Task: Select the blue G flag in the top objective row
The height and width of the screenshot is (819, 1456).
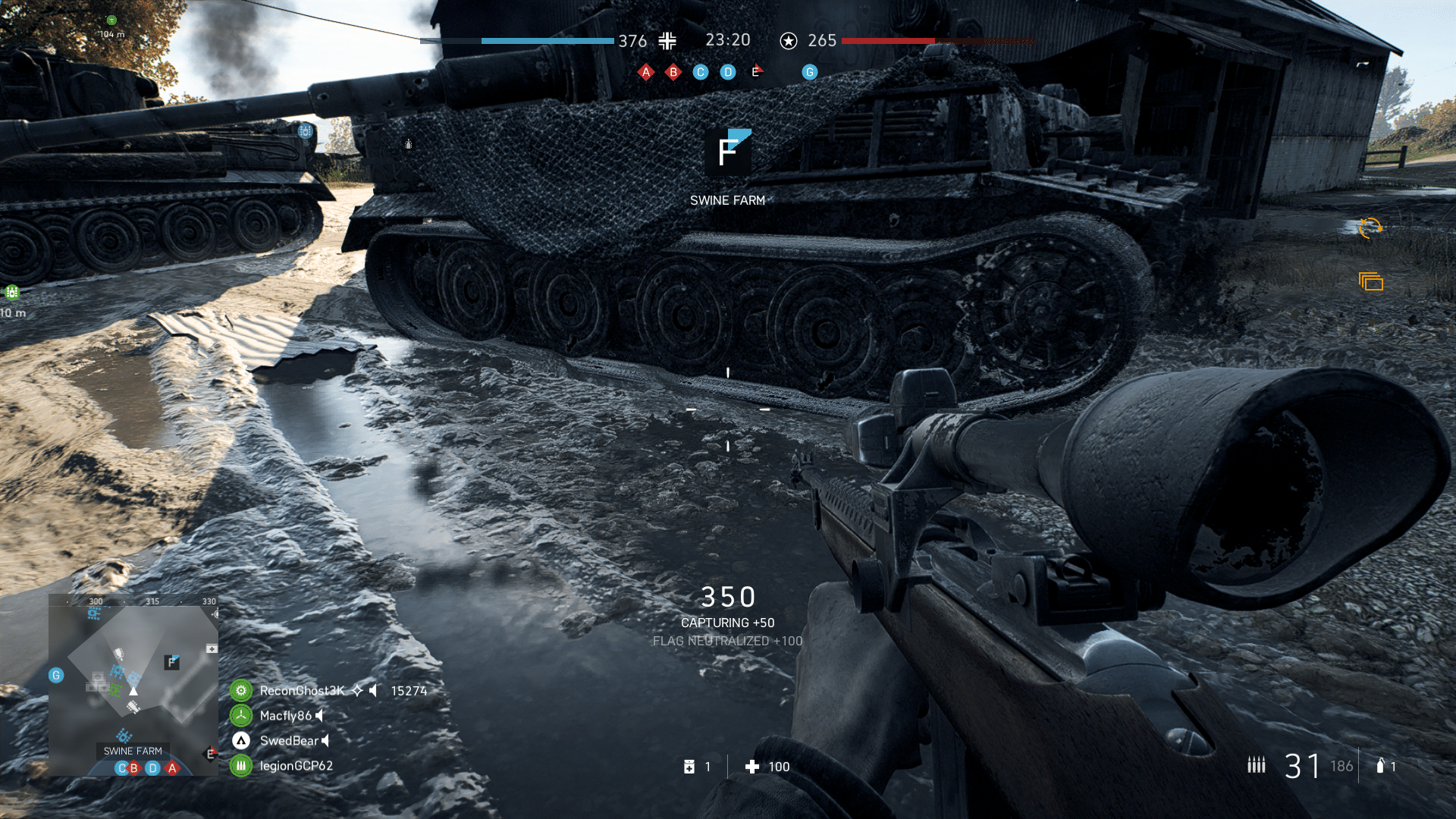Action: coord(810,72)
